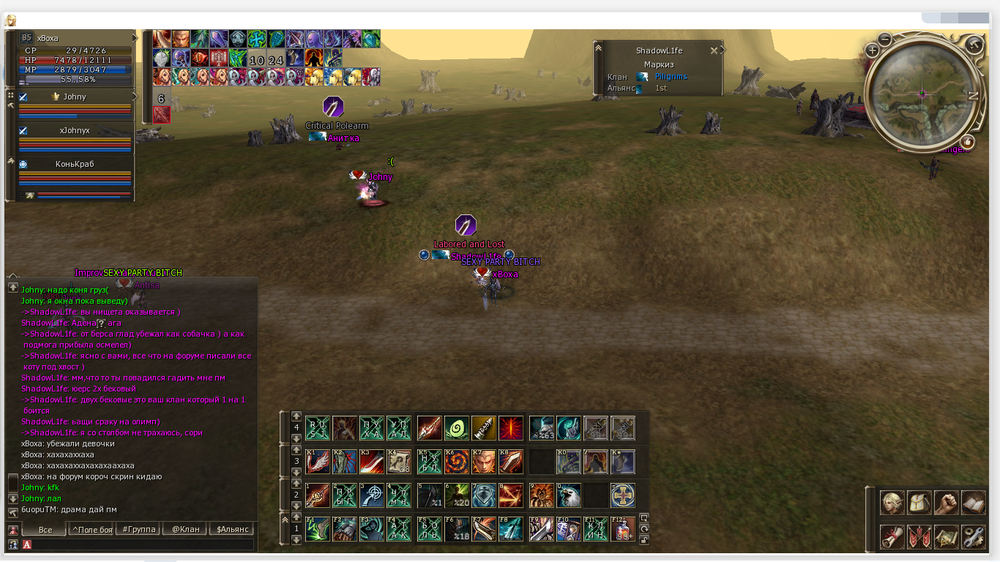Switch to the @Клан chat tab
The width and height of the screenshot is (1000, 562).
click(x=185, y=529)
